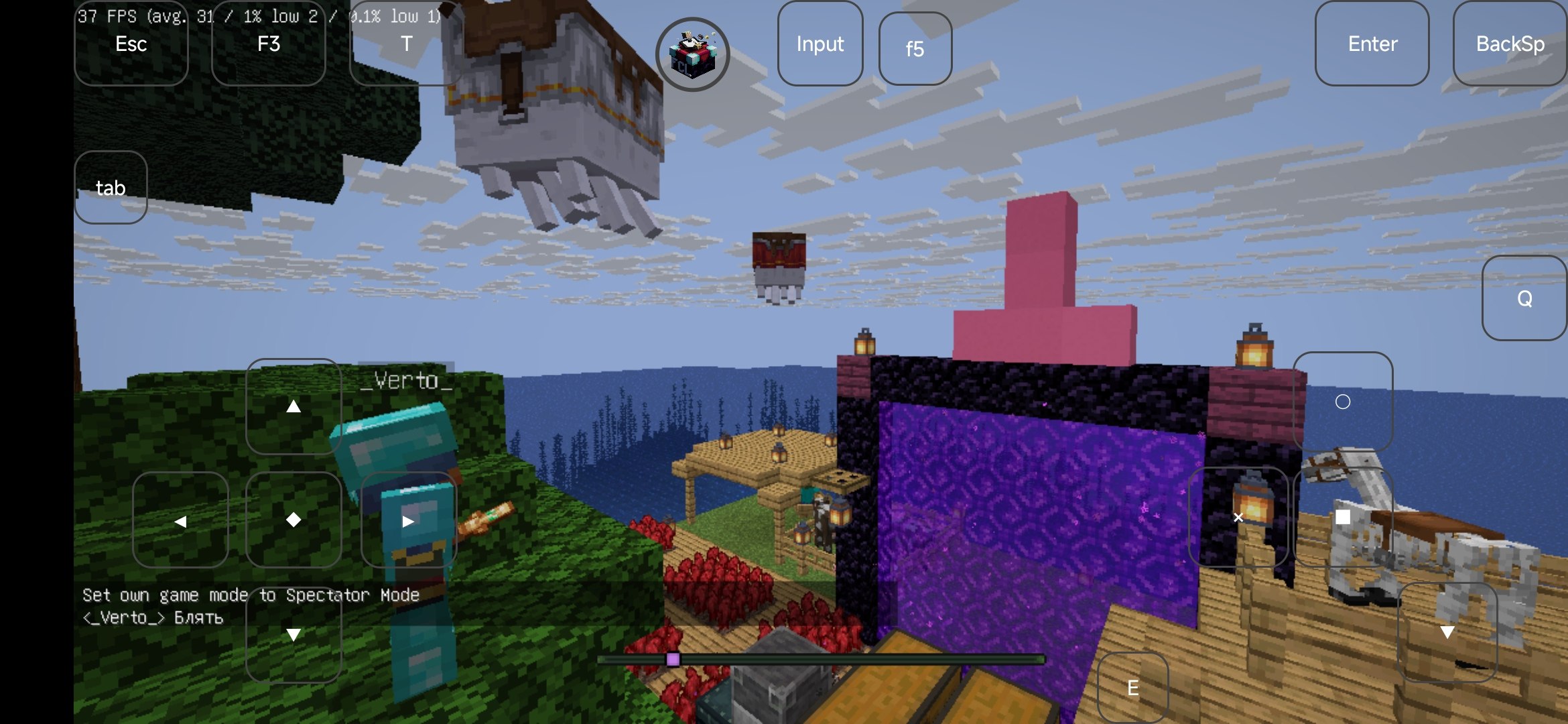Switch camera view with f5 button
Screen dimensions: 1568x724
(x=915, y=49)
